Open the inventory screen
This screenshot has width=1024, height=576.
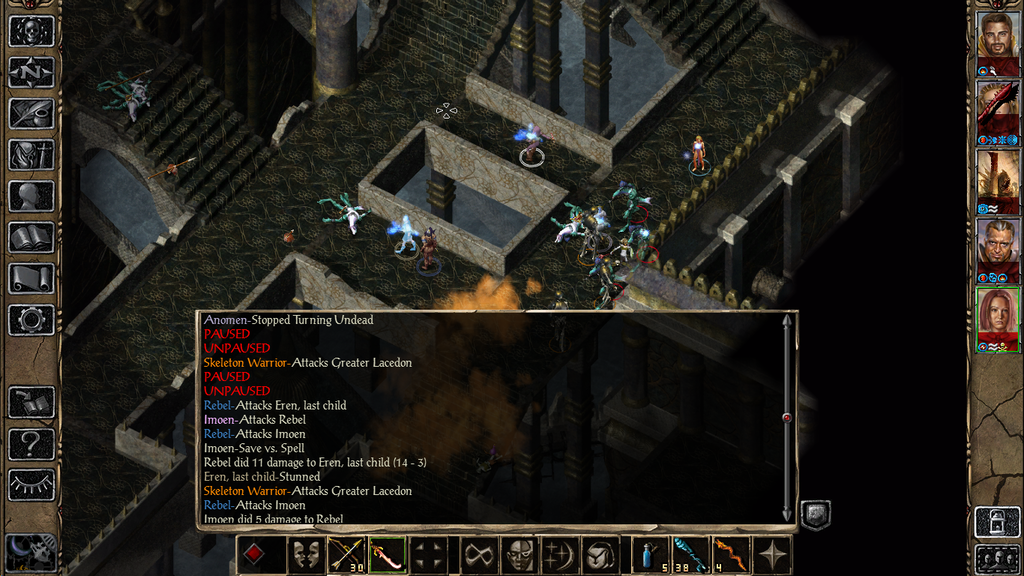click(31, 155)
